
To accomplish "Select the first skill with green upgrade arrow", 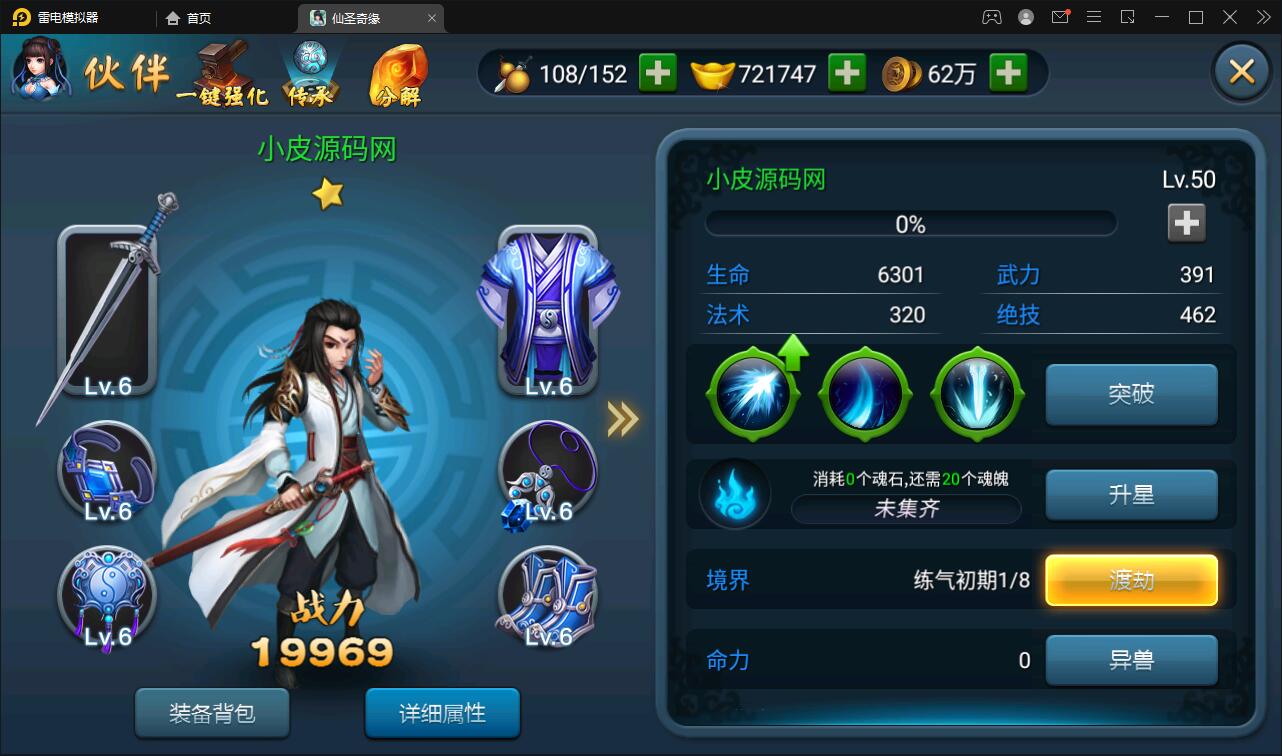I will pos(752,392).
